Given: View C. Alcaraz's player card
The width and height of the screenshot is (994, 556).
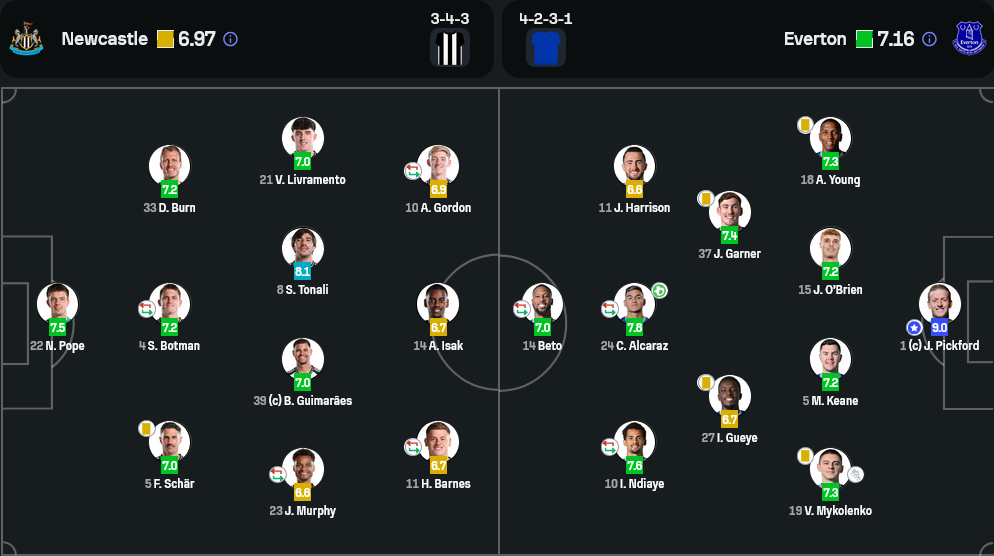Looking at the screenshot, I should click(x=634, y=304).
